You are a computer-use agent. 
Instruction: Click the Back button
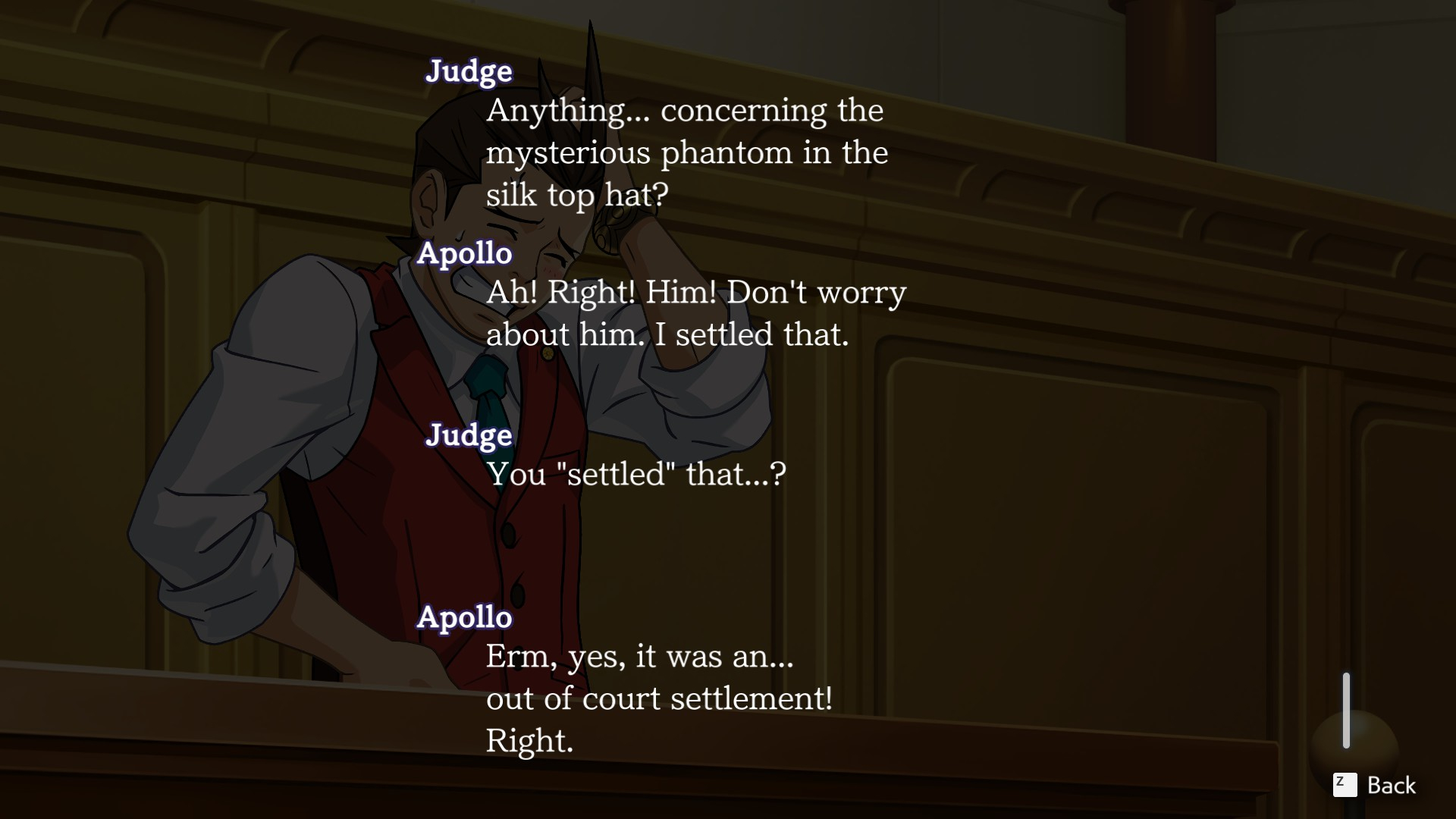coord(1375,785)
